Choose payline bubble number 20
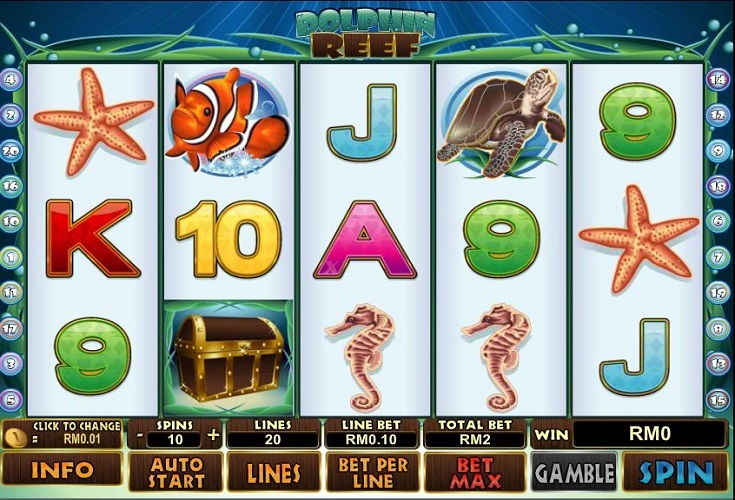The height and width of the screenshot is (500, 735). point(11,150)
